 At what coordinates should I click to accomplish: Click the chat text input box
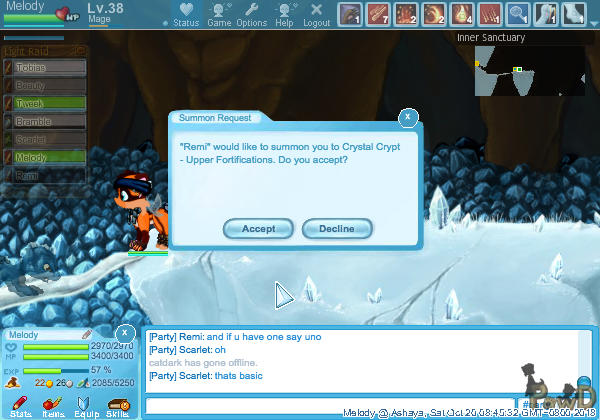coord(330,406)
